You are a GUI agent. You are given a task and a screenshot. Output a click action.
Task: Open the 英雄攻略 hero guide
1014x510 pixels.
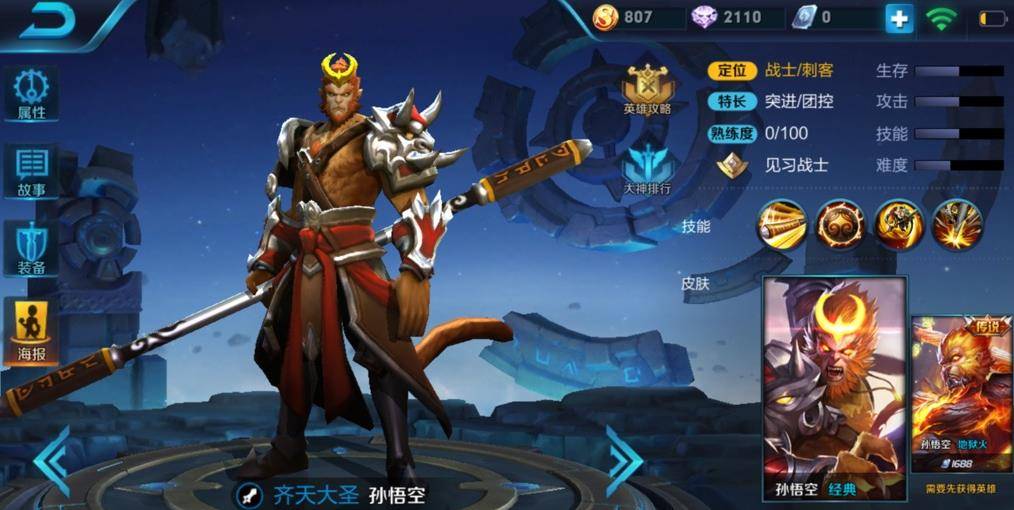(x=647, y=89)
